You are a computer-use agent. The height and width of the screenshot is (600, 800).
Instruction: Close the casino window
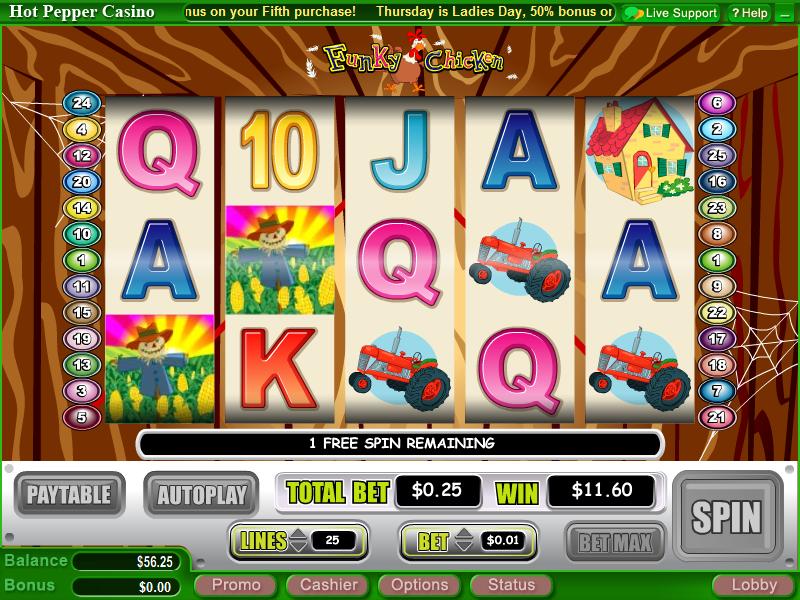(786, 13)
